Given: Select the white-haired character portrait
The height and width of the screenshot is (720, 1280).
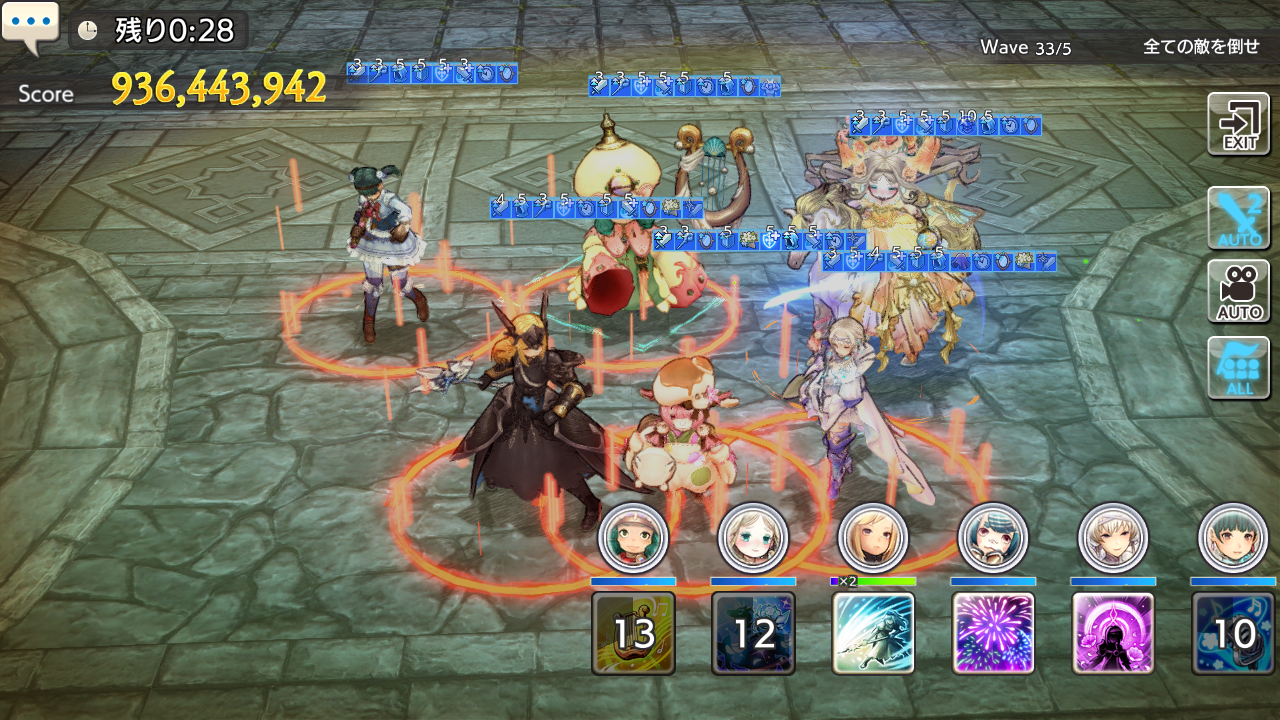Looking at the screenshot, I should pos(1113,538).
